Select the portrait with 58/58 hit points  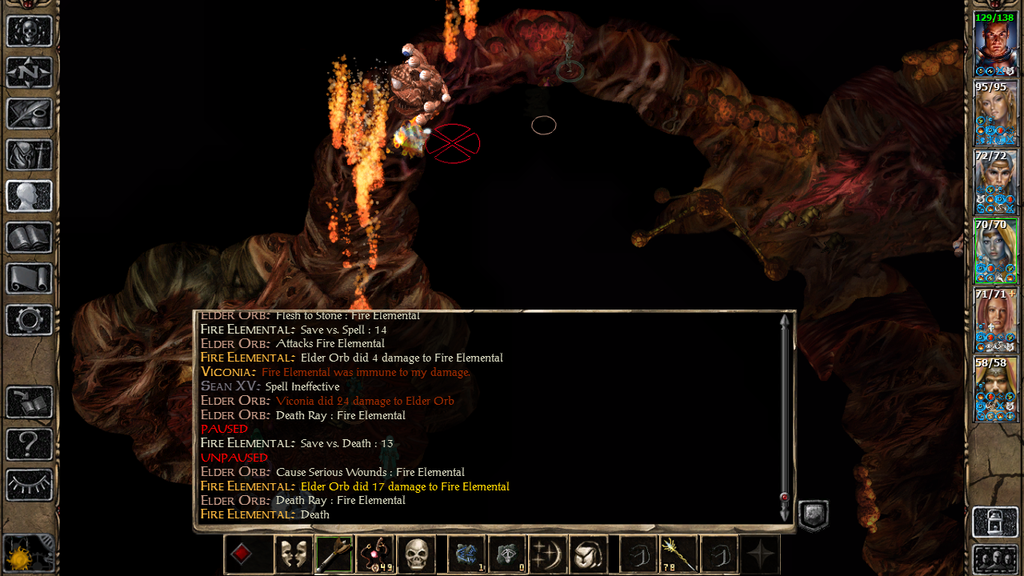(995, 389)
